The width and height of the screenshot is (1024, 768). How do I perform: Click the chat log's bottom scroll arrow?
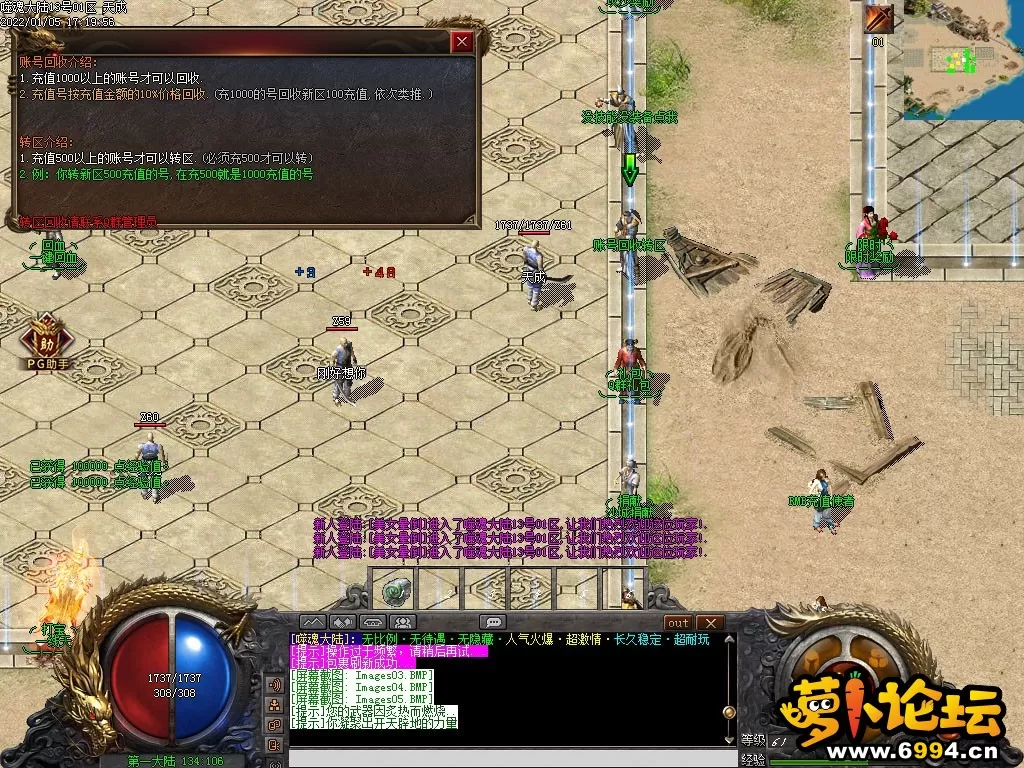pyautogui.click(x=729, y=738)
